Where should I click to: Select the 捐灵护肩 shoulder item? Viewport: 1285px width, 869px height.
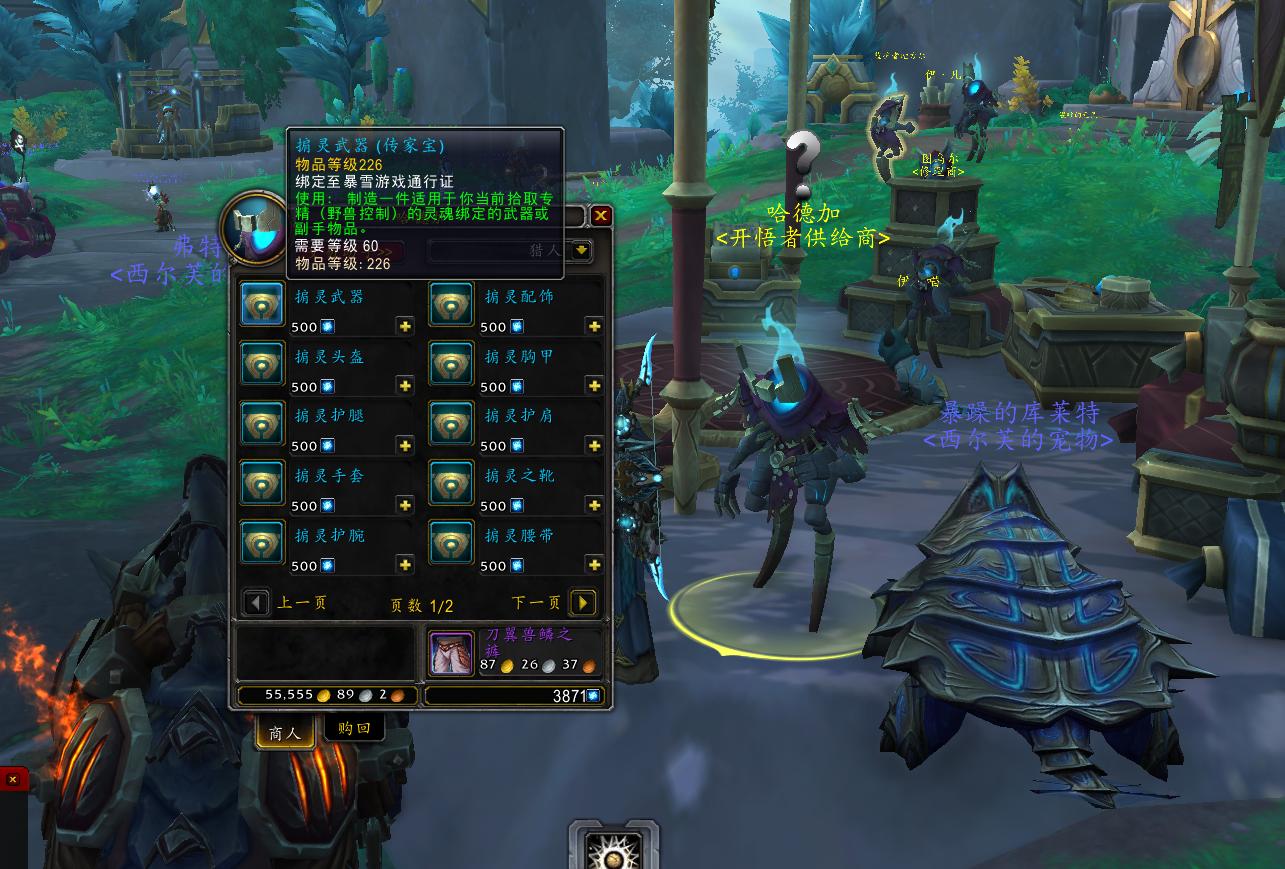click(451, 424)
